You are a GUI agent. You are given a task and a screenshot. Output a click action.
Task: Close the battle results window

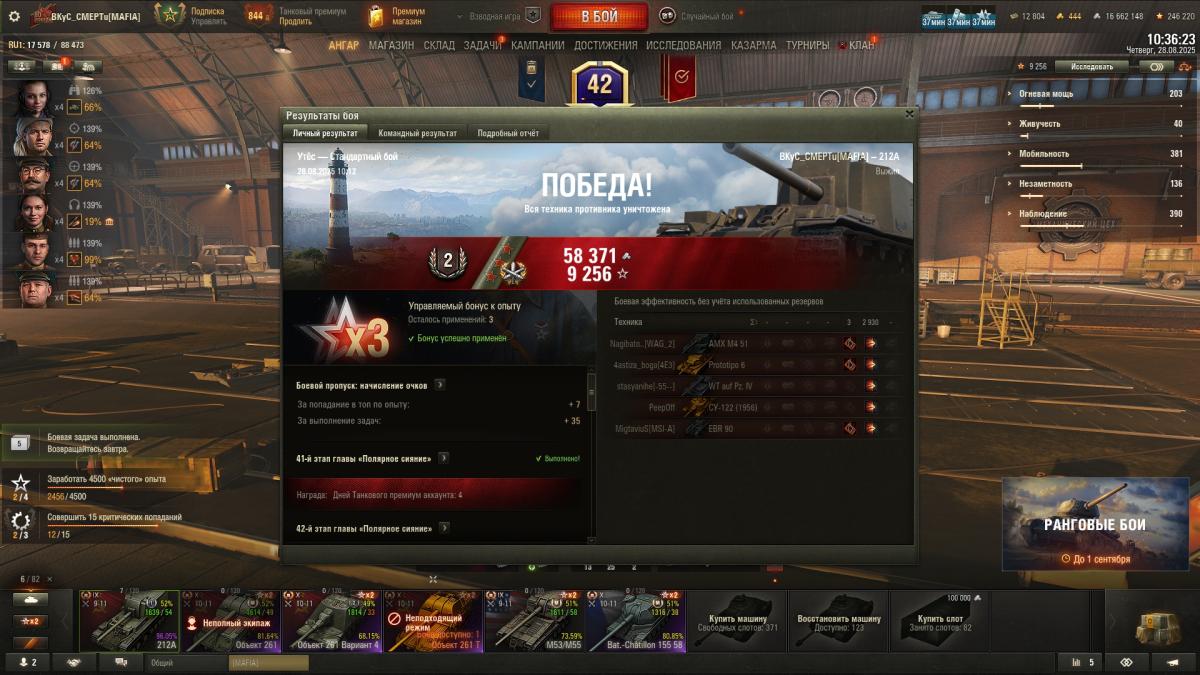pos(909,114)
